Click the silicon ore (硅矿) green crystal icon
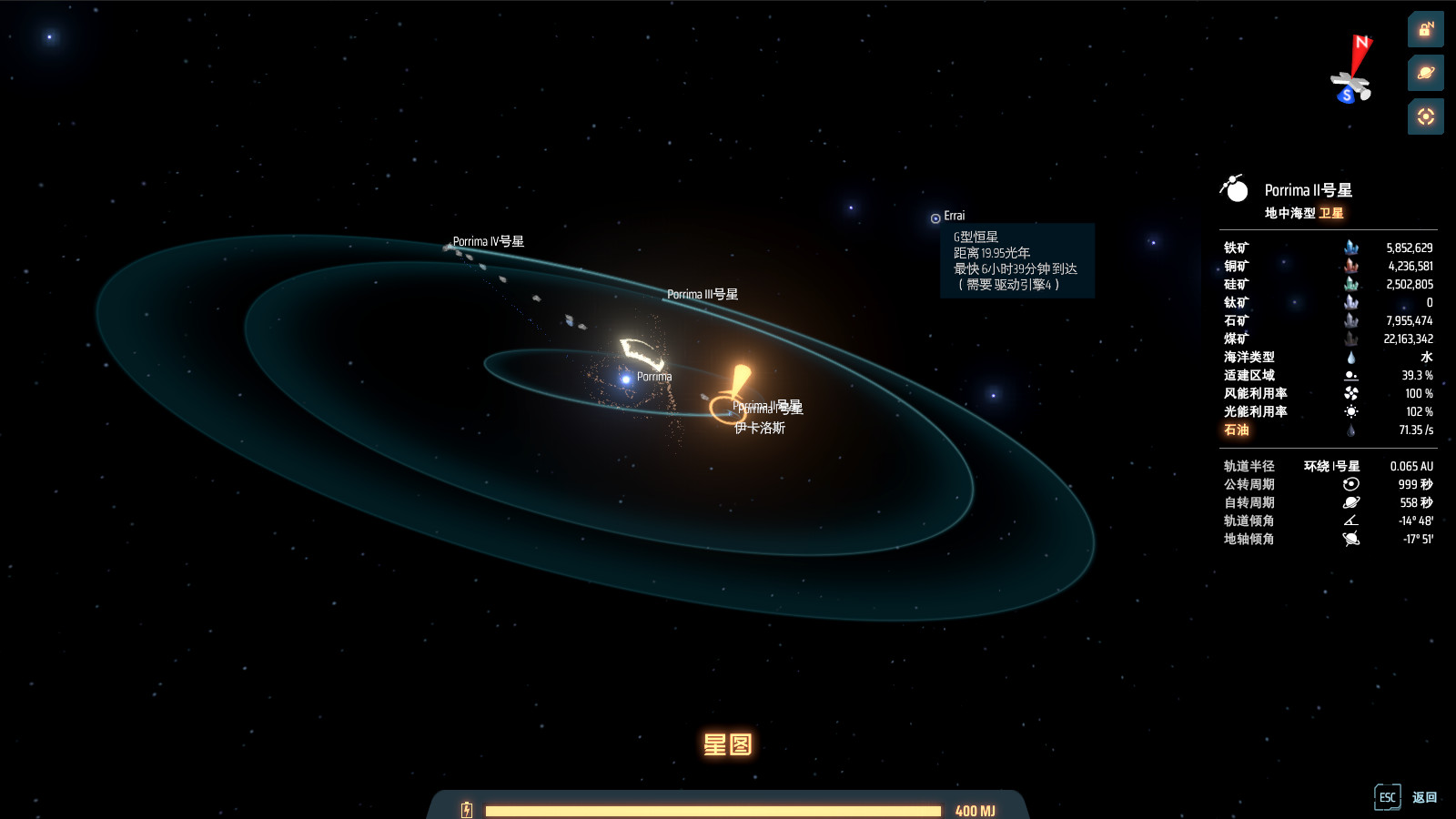The width and height of the screenshot is (1456, 819). click(x=1352, y=284)
